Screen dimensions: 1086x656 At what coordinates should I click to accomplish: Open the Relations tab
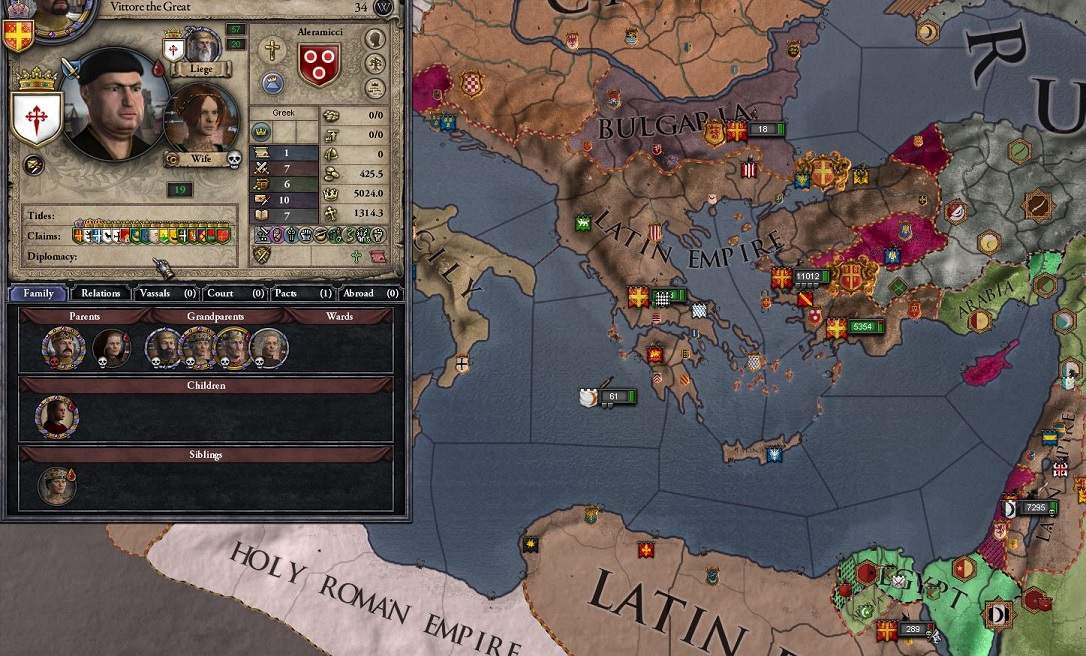click(101, 293)
